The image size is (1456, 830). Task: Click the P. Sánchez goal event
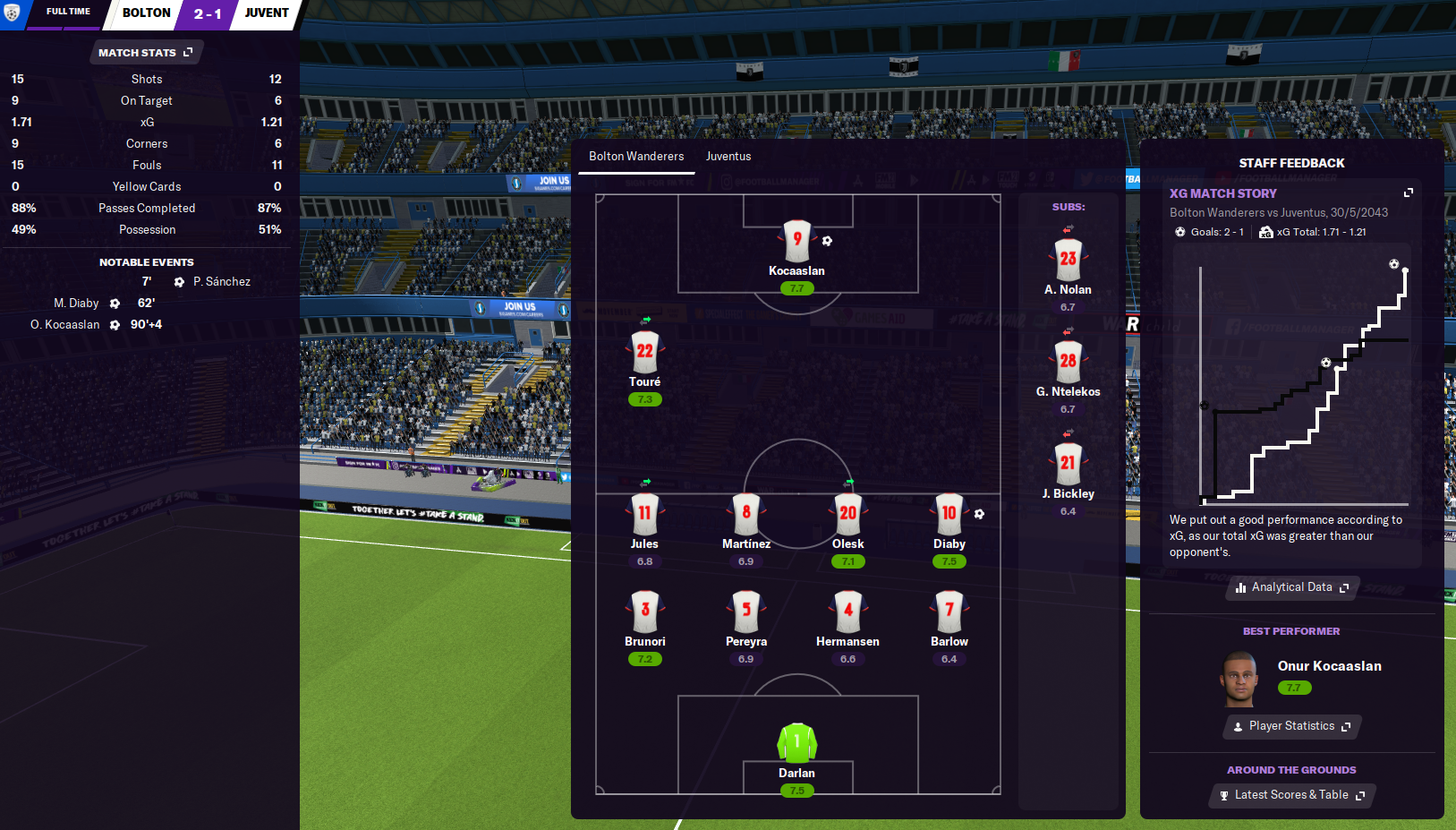tap(221, 282)
